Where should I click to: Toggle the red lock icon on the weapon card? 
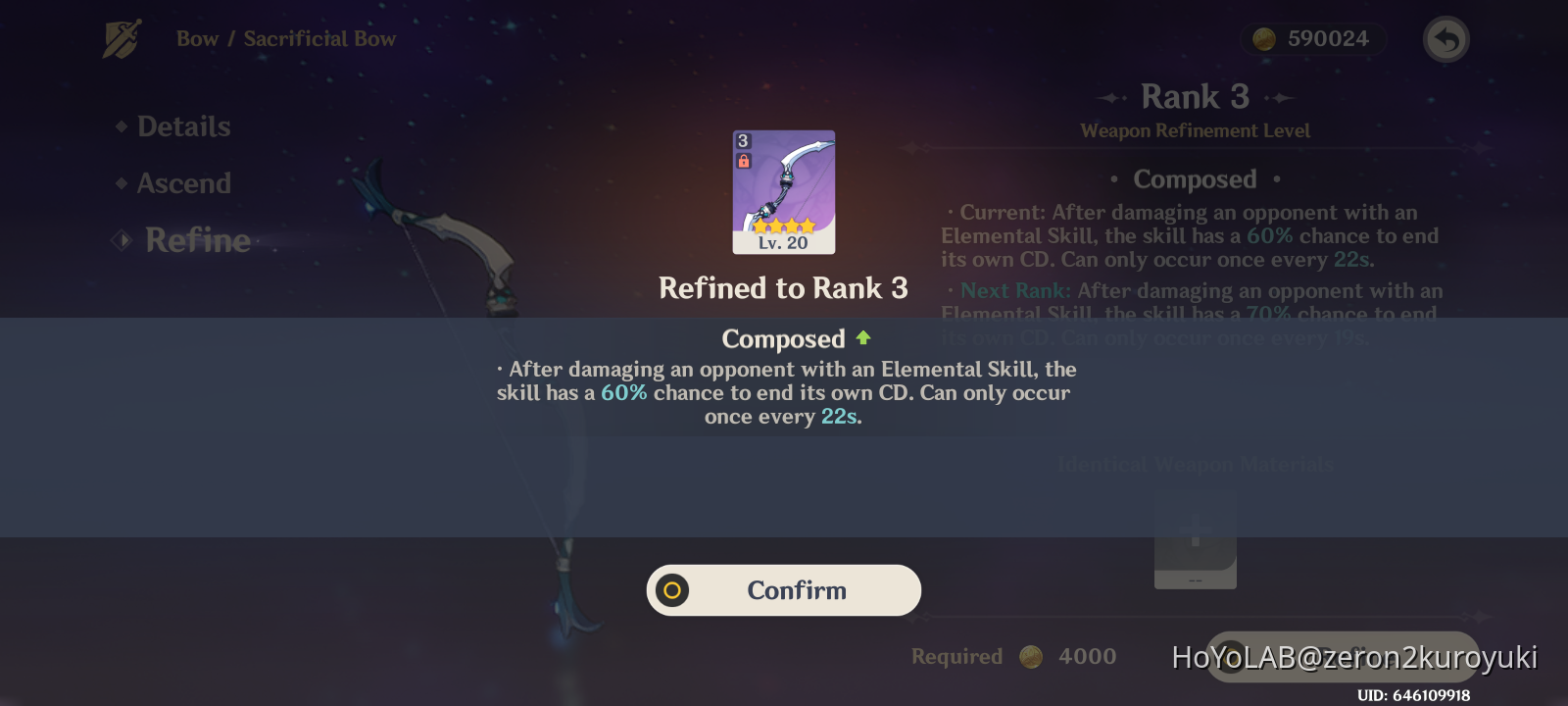(x=745, y=158)
